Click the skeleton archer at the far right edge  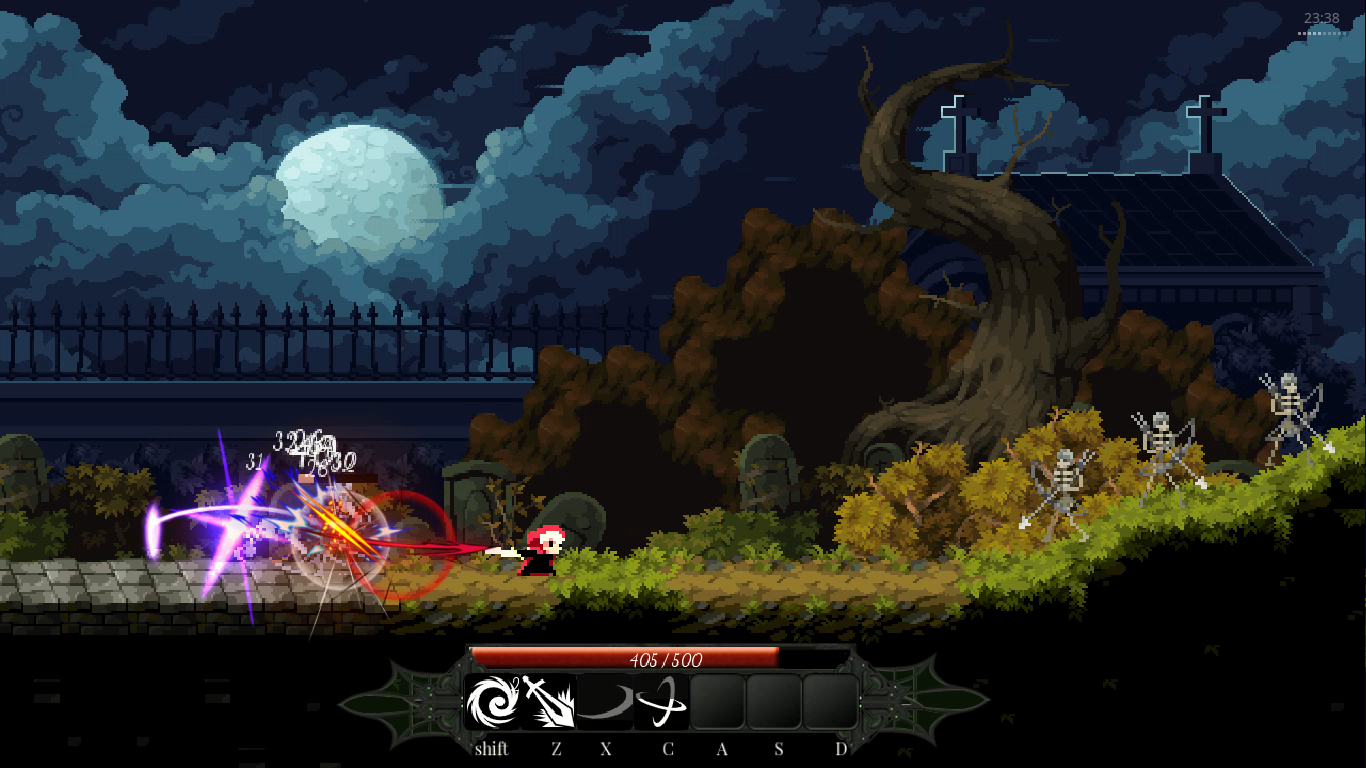pyautogui.click(x=1290, y=410)
